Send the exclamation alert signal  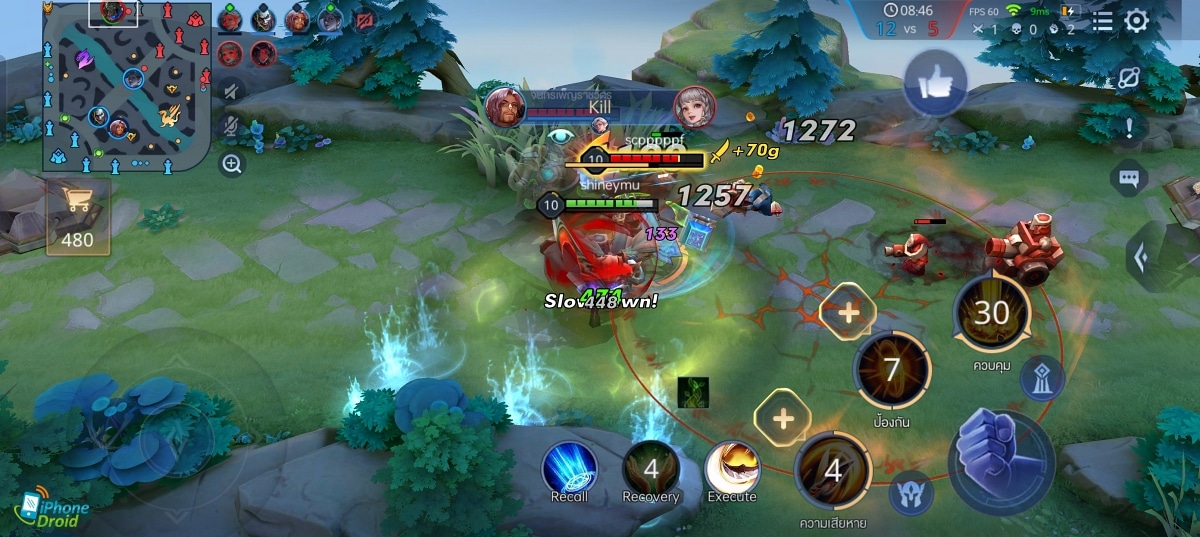coord(1129,127)
